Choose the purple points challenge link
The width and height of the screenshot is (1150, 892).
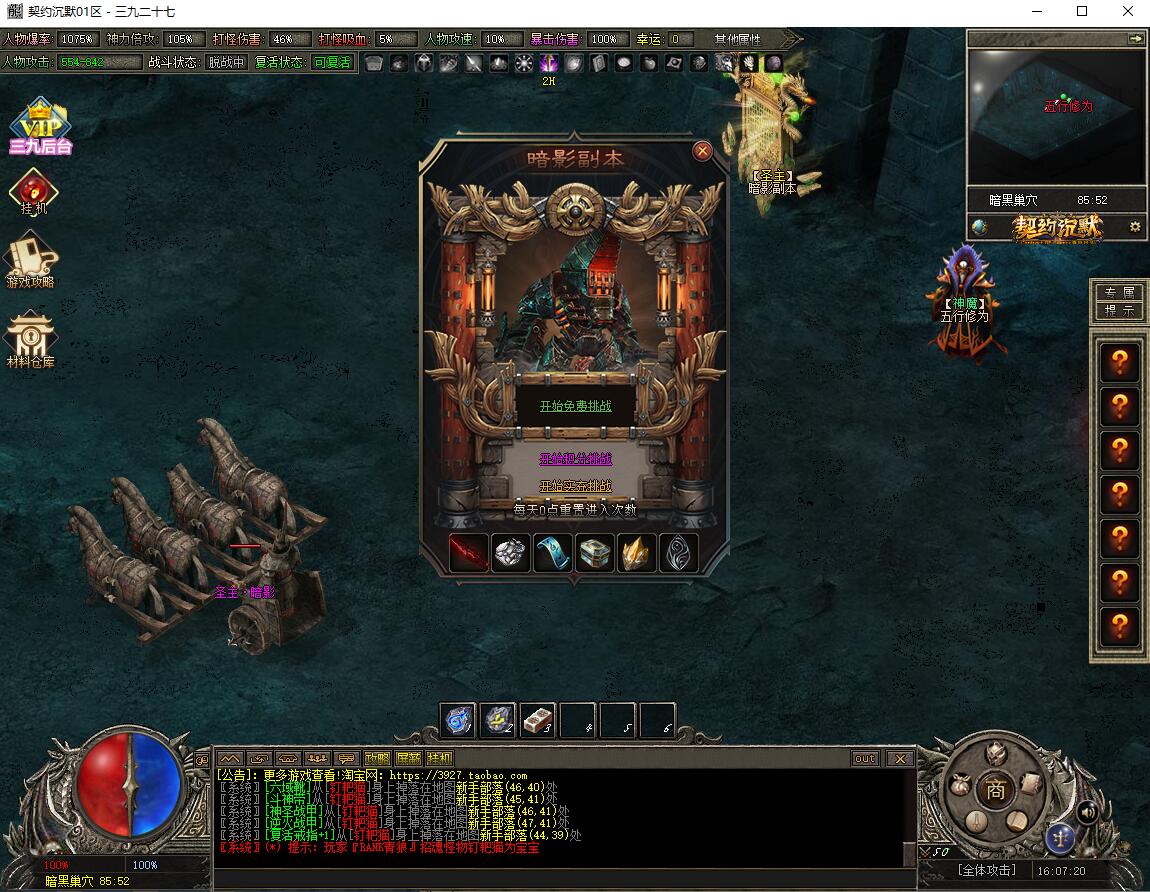point(575,459)
